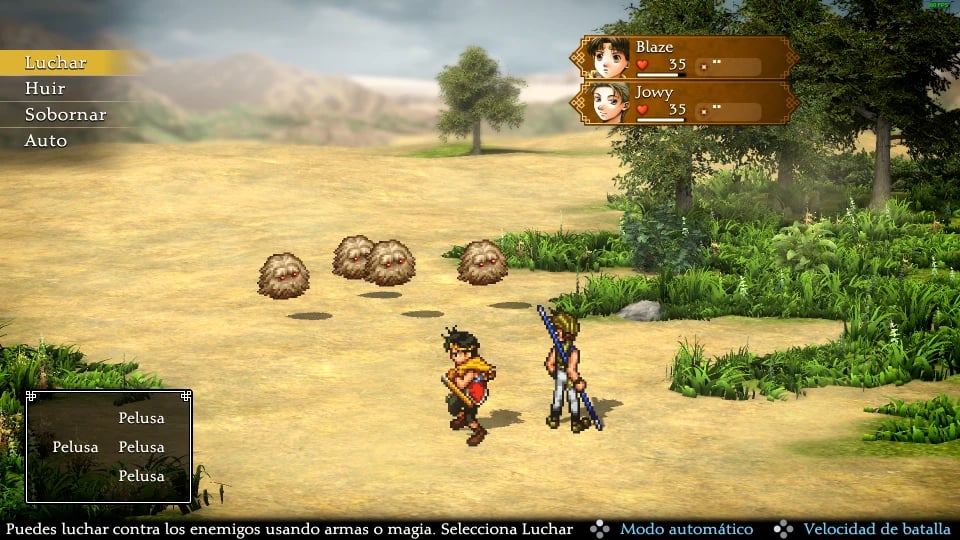This screenshot has height=540, width=960.
Task: Pick the Sobornar command
Action: pos(65,115)
